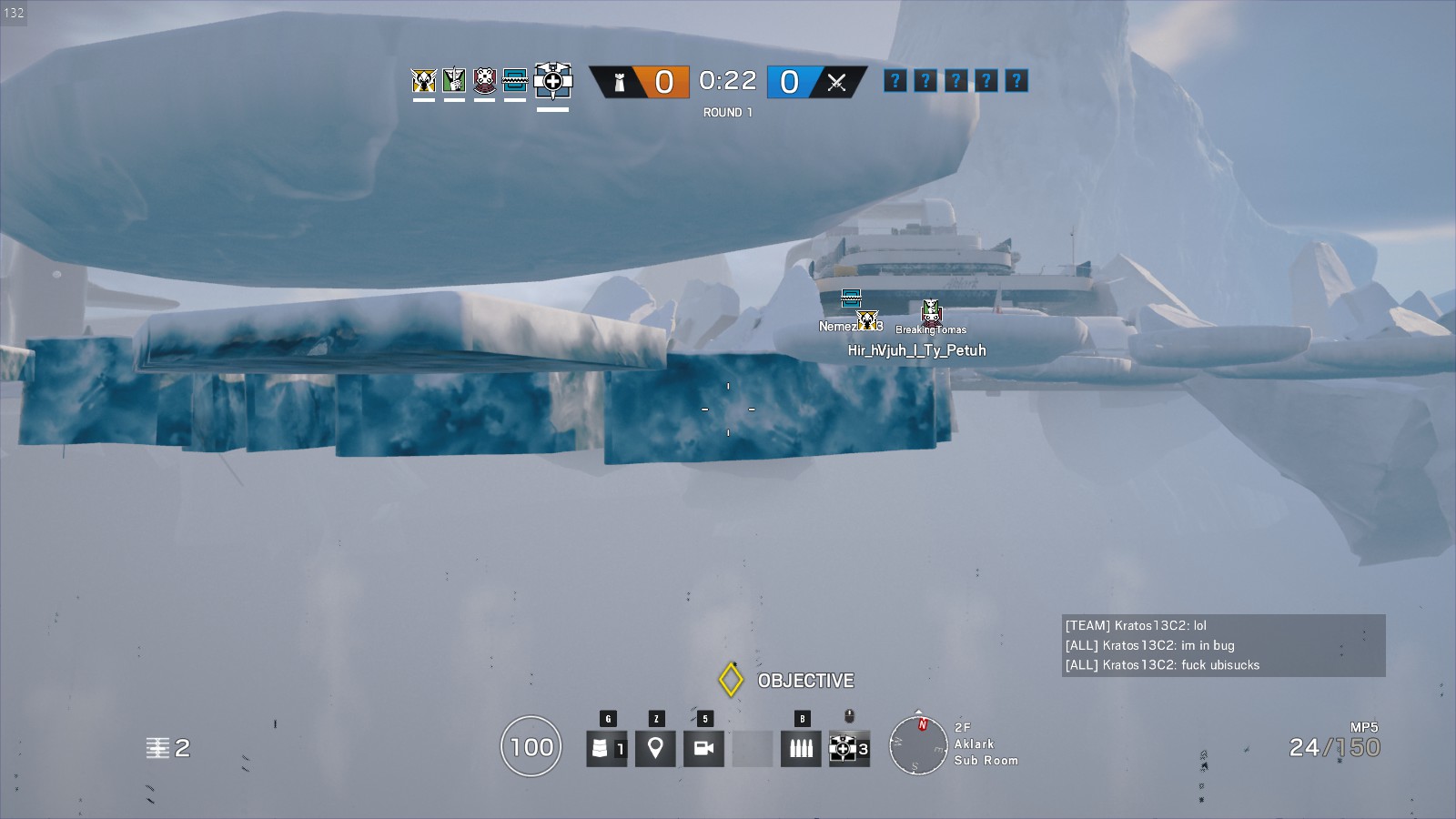Screen dimensions: 1456x819
Task: Click the crossed swords attacker icon
Action: (836, 81)
